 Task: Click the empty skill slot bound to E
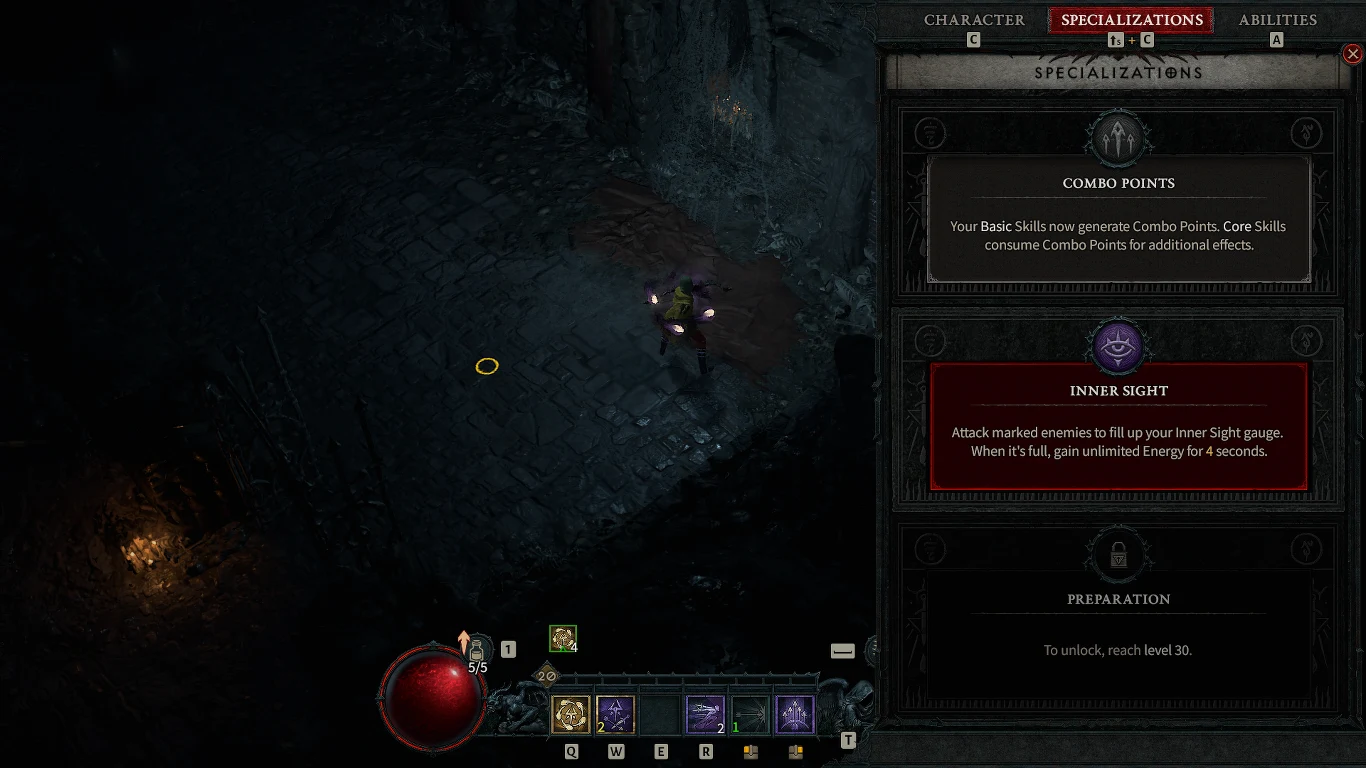[x=661, y=713]
